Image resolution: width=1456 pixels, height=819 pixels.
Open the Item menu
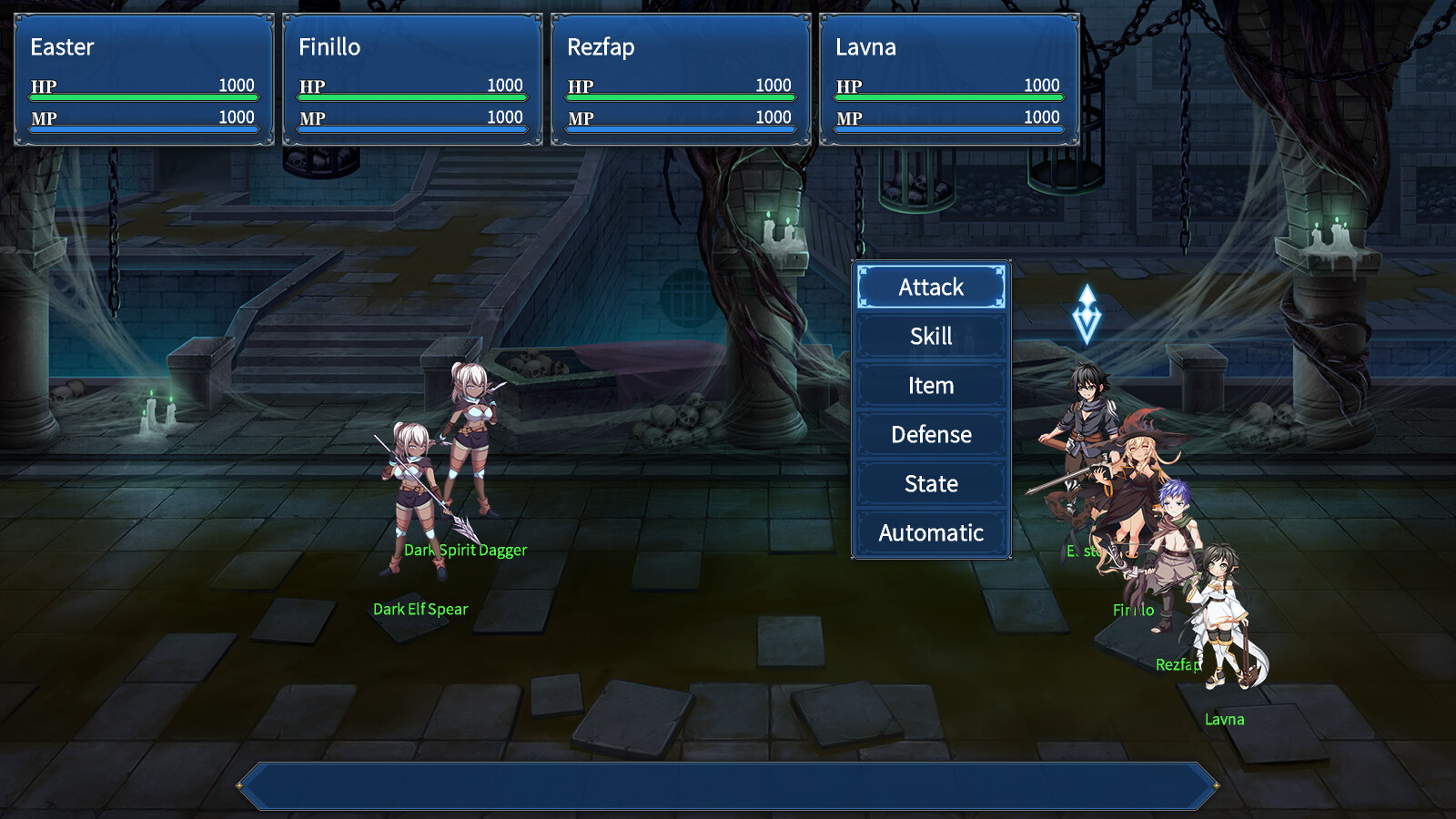(x=930, y=385)
